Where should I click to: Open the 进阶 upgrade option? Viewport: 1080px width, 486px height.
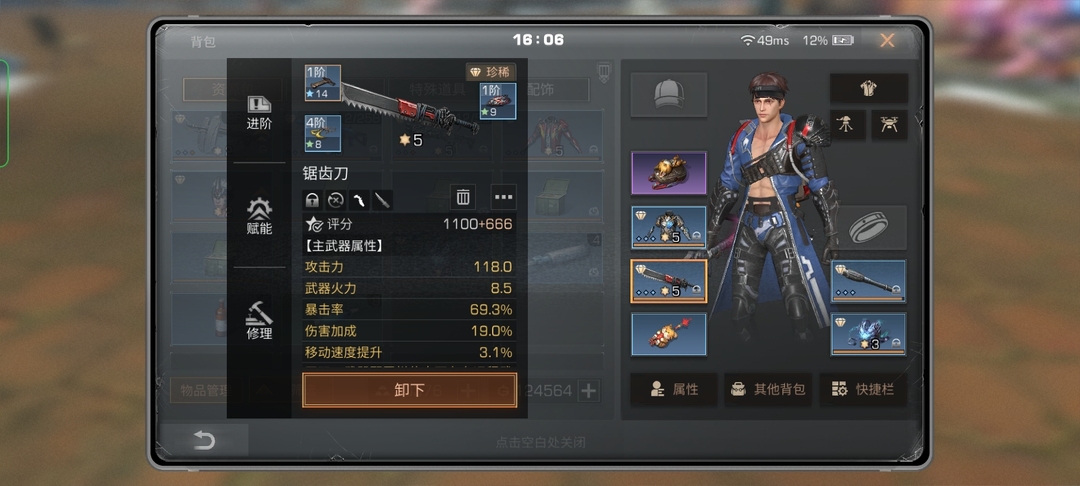(259, 112)
